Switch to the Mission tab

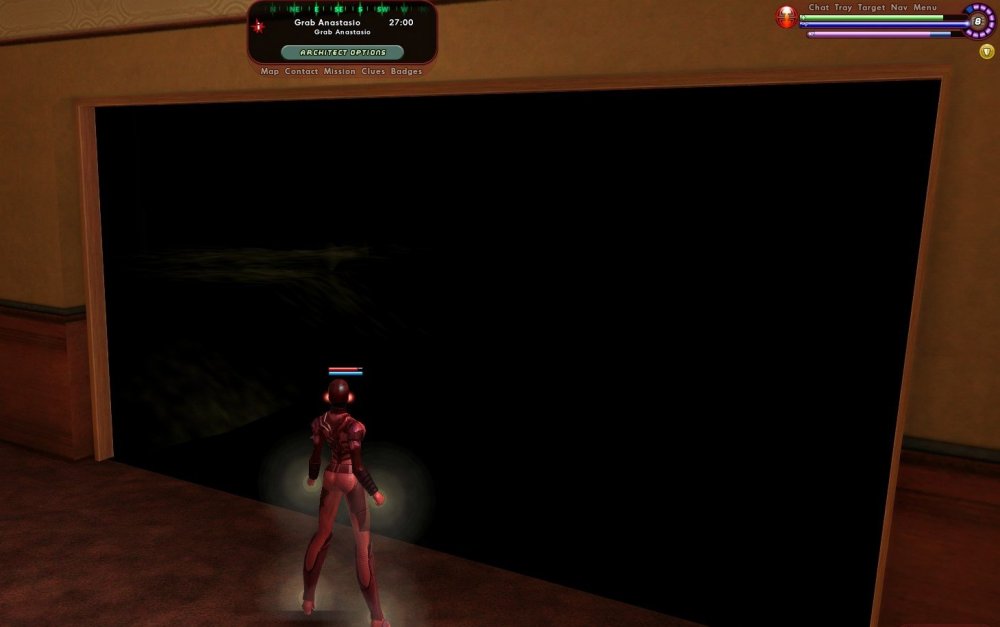point(340,72)
